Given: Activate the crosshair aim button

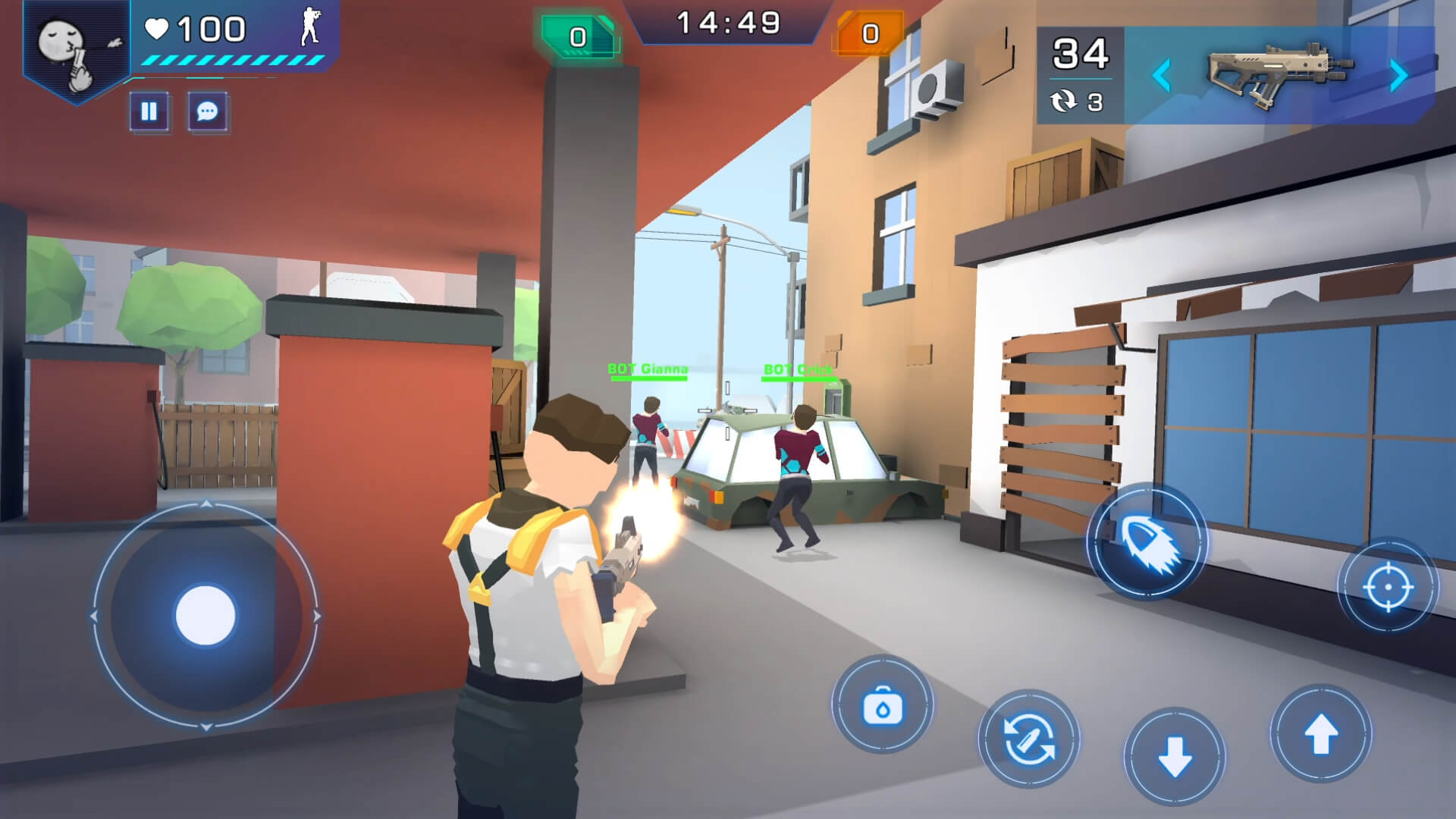Looking at the screenshot, I should coord(1387,586).
